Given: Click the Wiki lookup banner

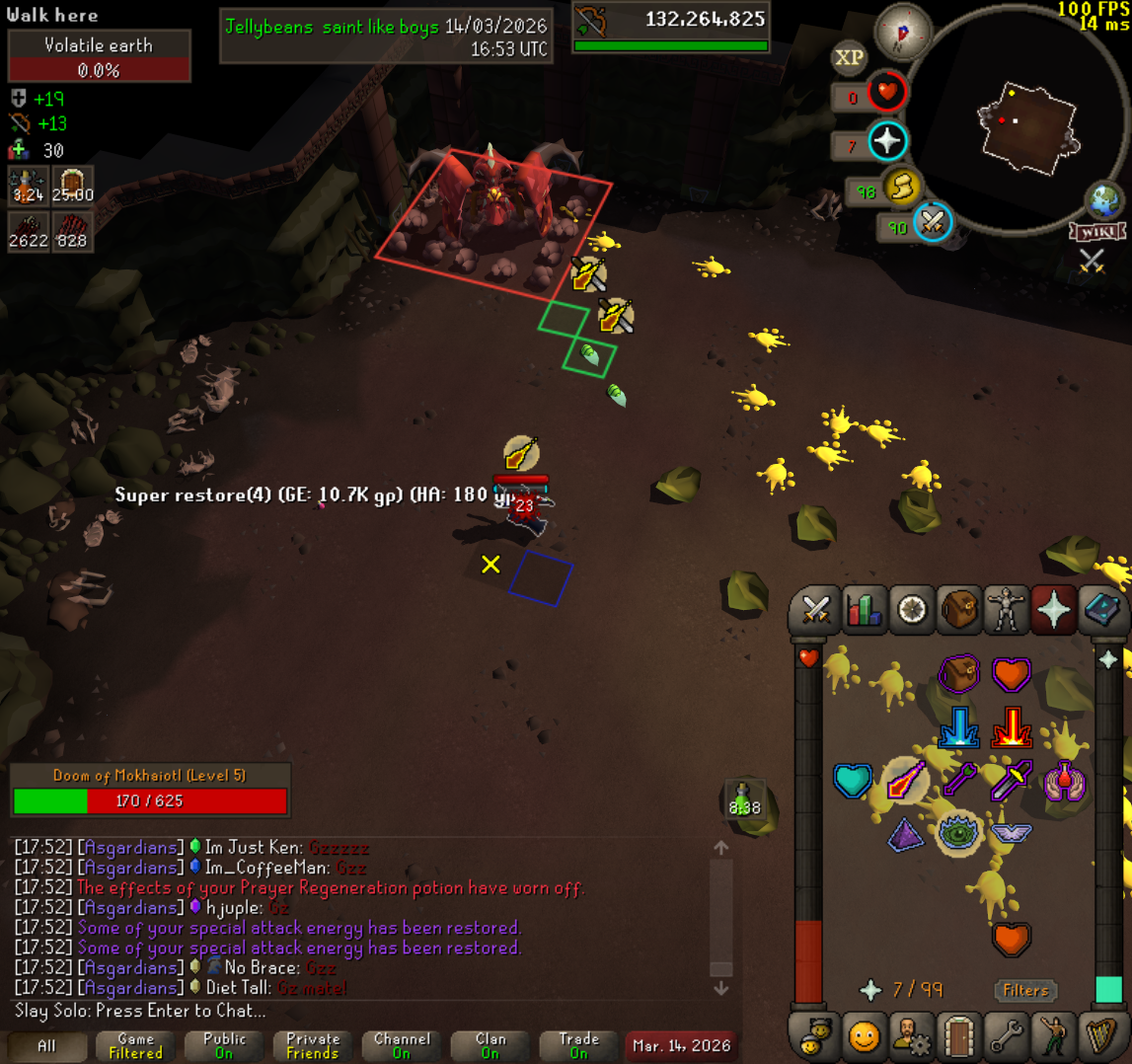Looking at the screenshot, I should pyautogui.click(x=1097, y=232).
